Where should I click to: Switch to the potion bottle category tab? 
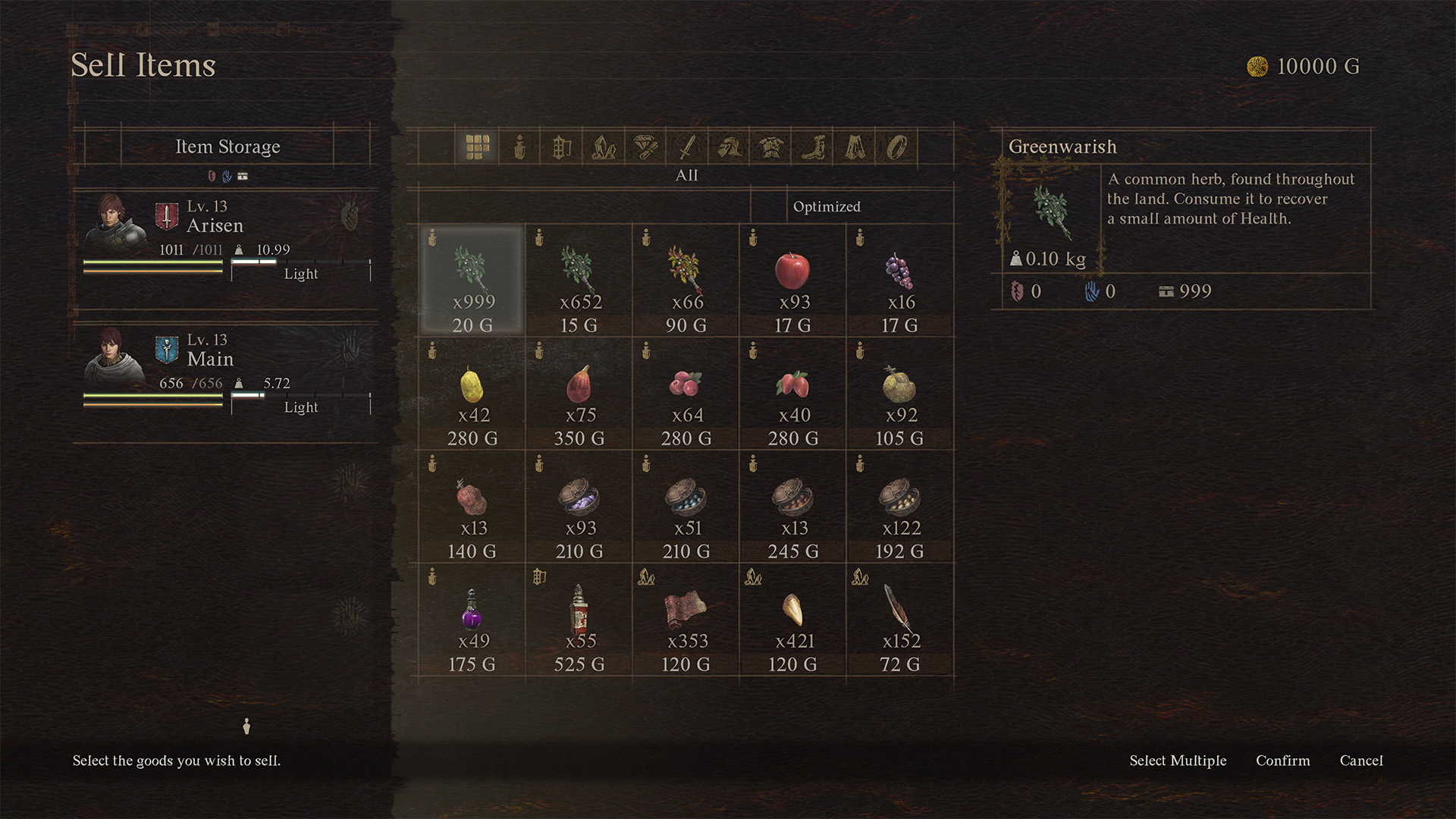pos(519,147)
